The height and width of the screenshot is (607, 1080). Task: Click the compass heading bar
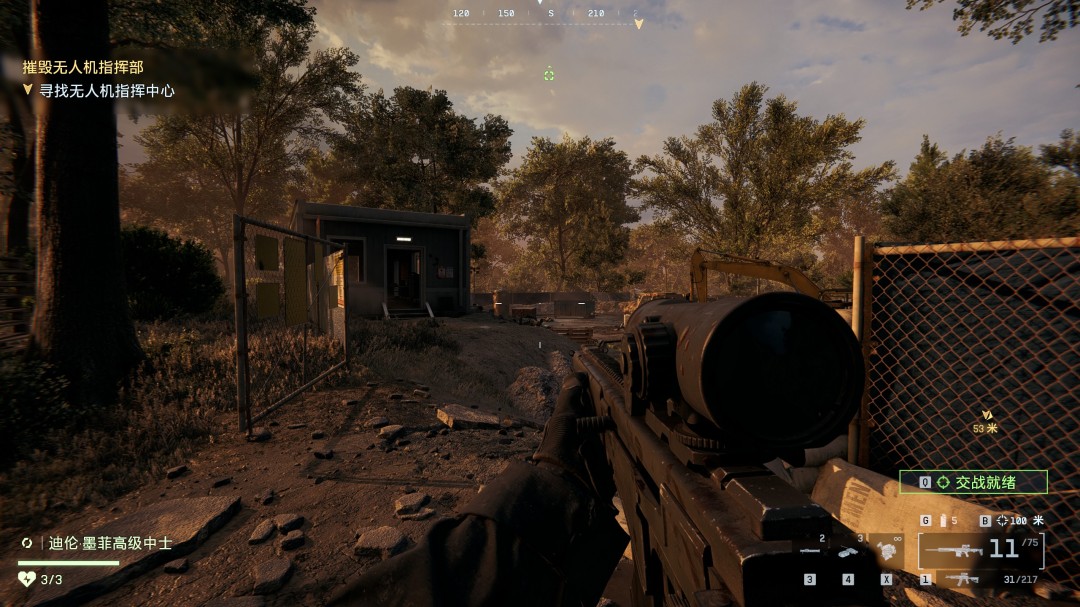tap(546, 15)
